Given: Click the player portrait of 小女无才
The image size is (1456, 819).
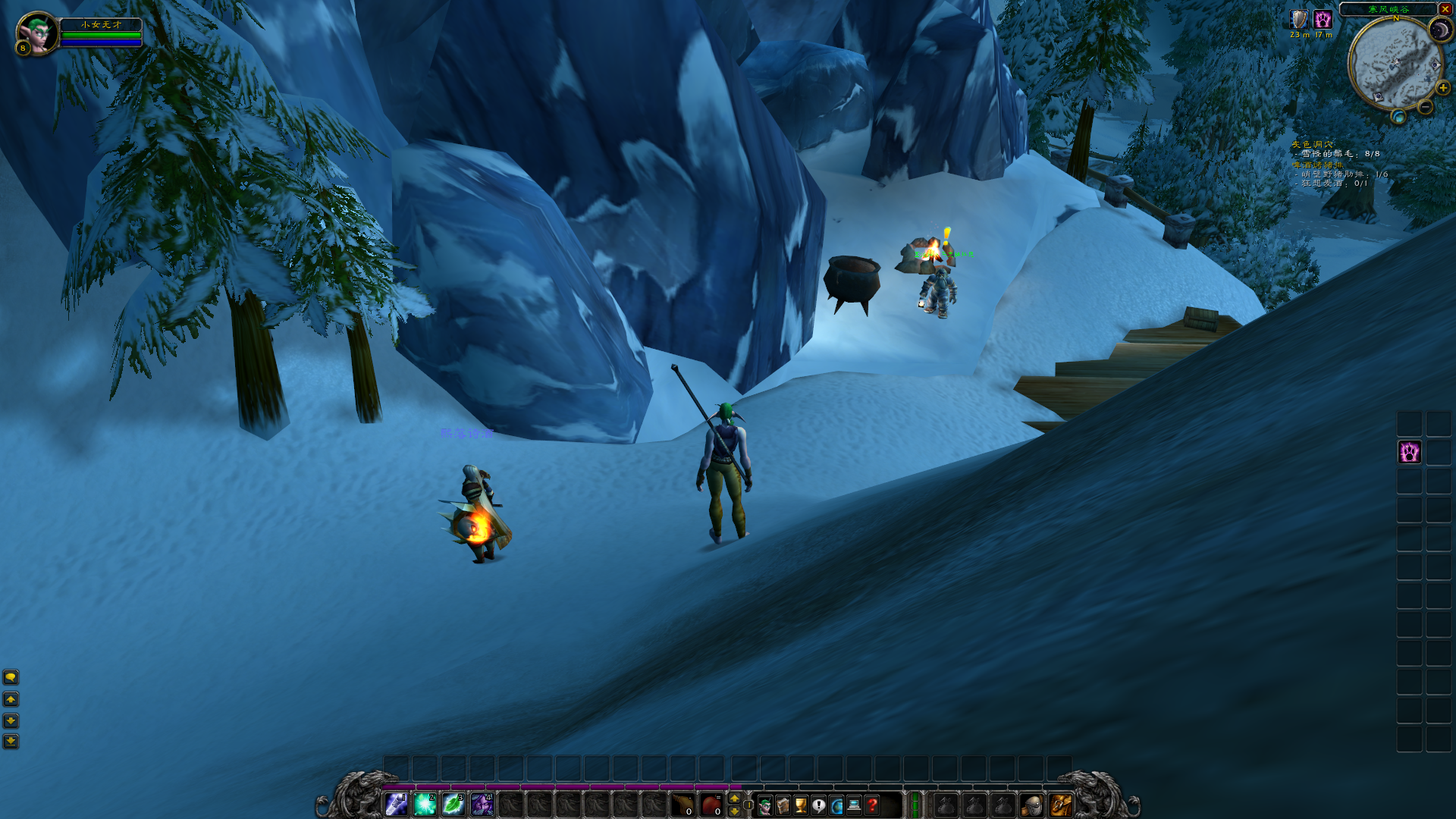Looking at the screenshot, I should (x=36, y=33).
